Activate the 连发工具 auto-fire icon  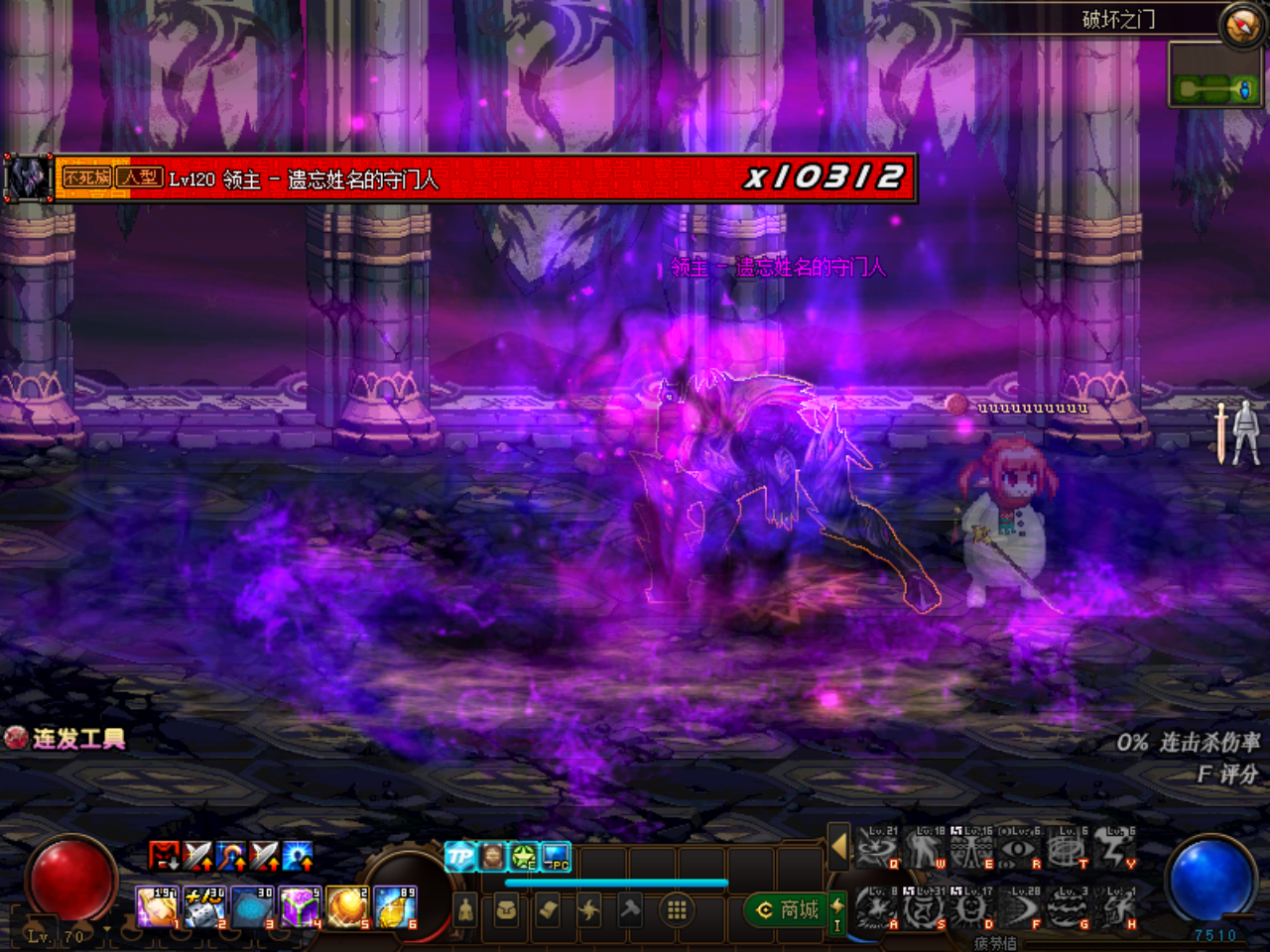[x=15, y=738]
